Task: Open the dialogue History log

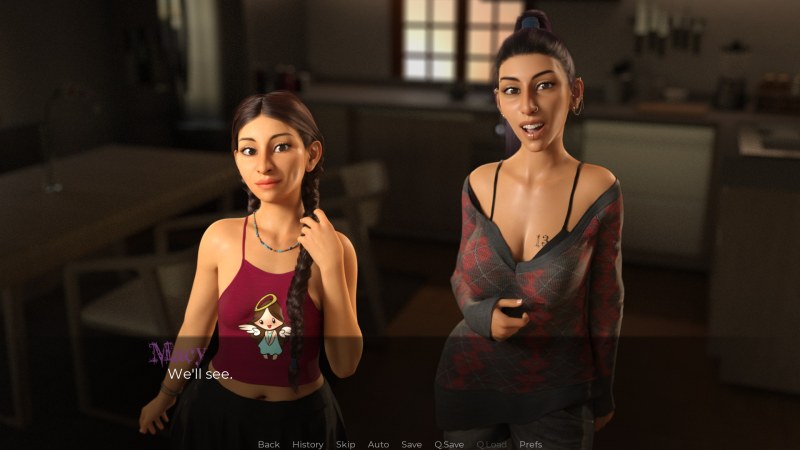Action: (307, 444)
